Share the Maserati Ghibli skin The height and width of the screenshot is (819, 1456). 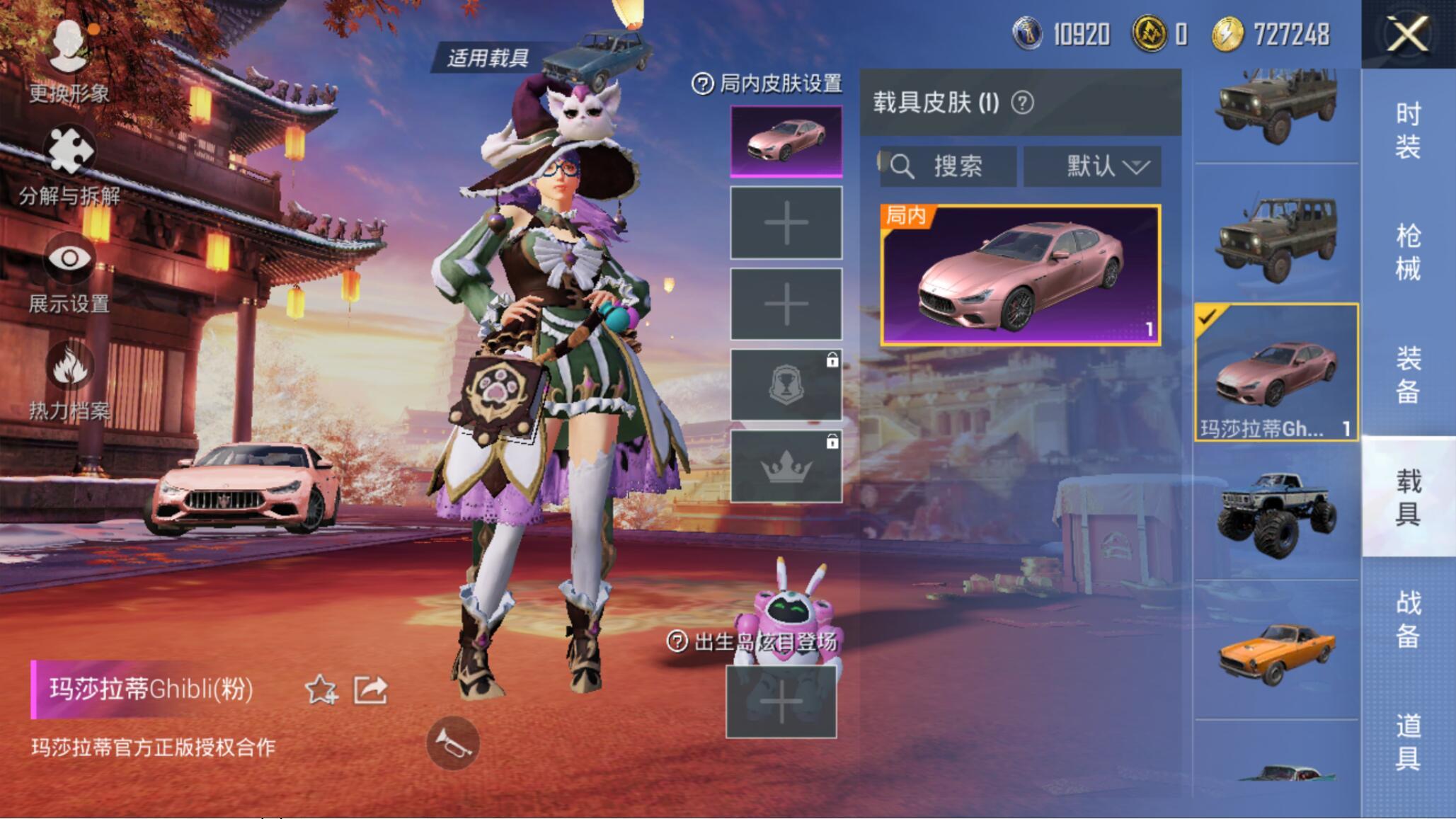click(370, 689)
